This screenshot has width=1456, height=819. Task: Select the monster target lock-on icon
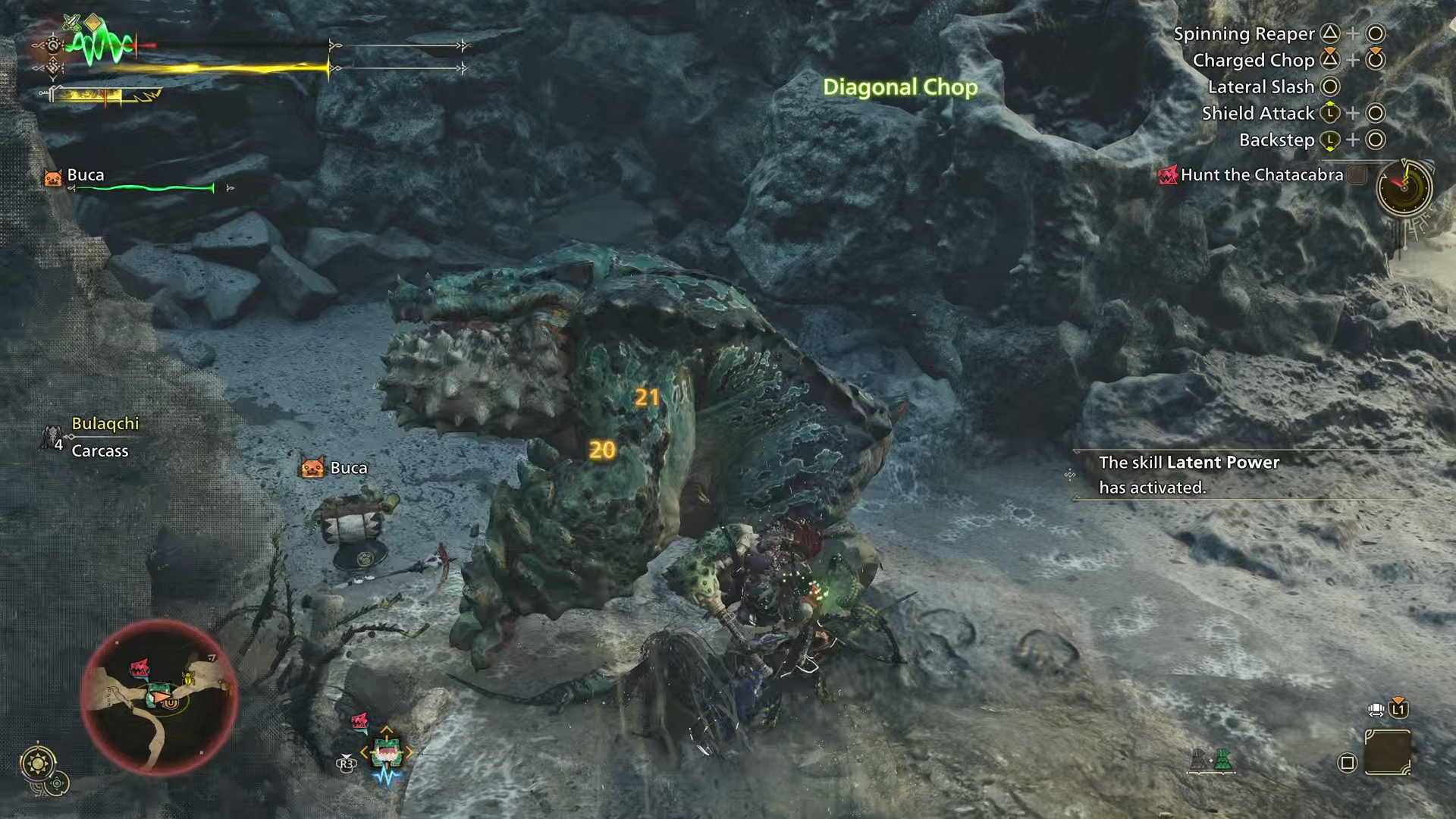click(384, 752)
